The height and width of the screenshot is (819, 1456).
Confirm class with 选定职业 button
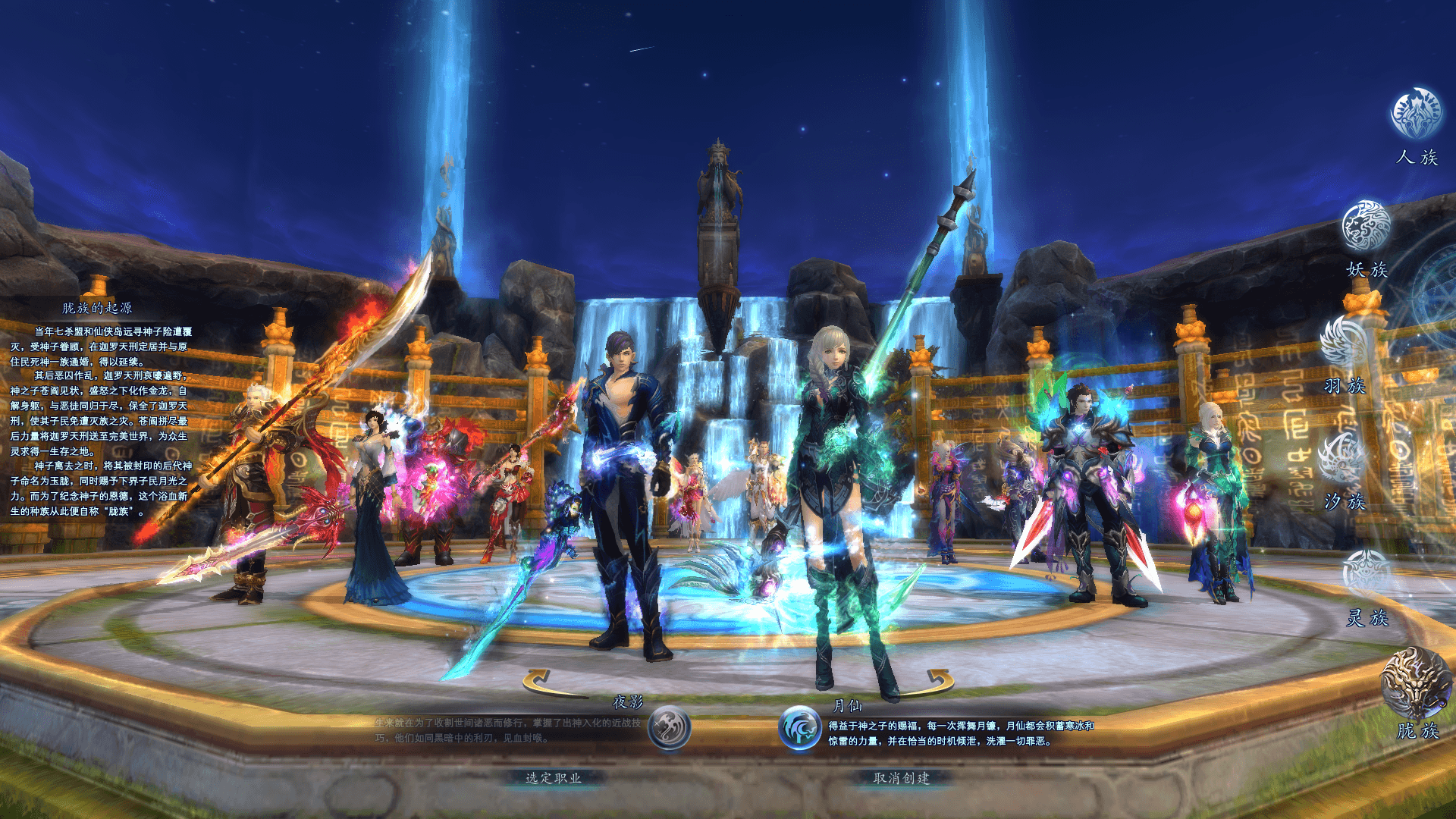coord(554,778)
